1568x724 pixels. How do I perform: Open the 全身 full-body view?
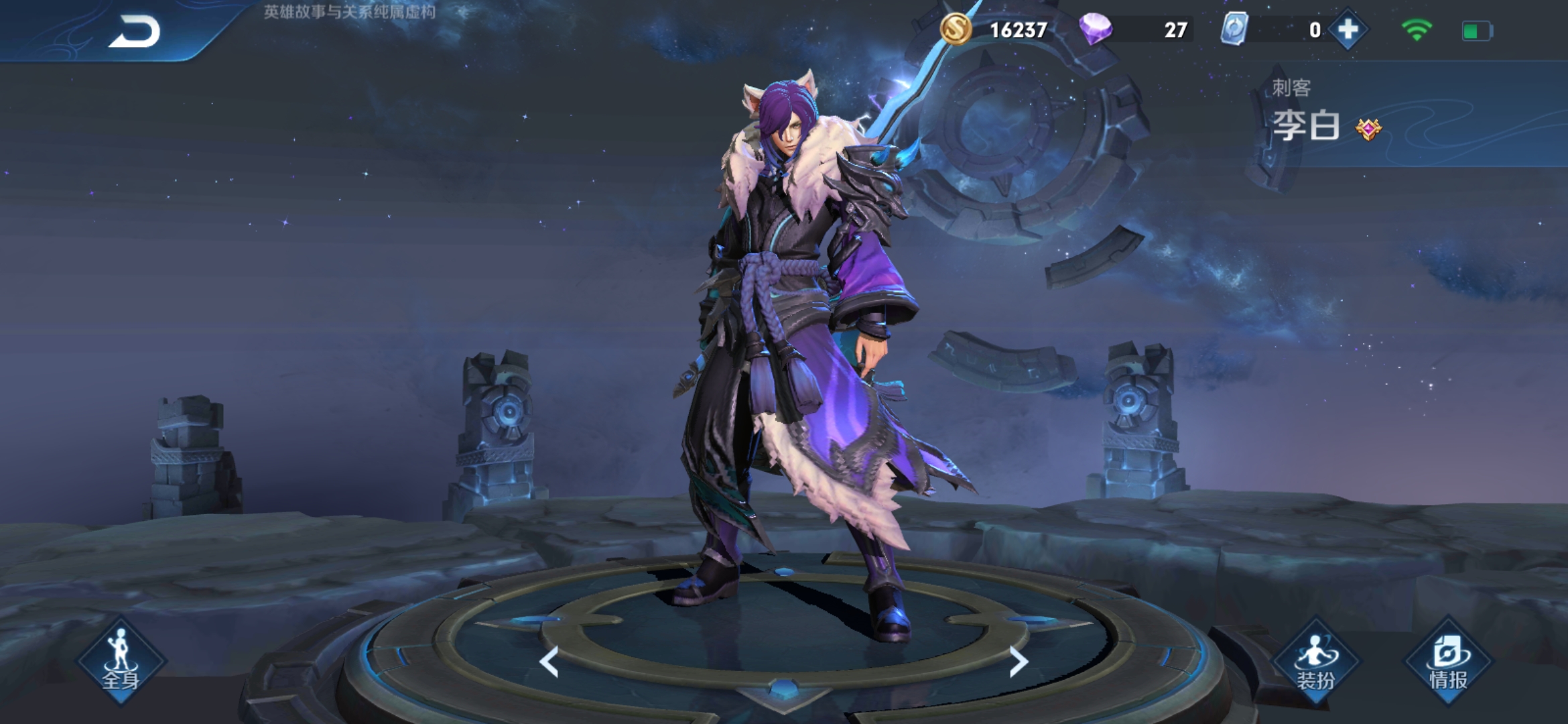coord(121,661)
